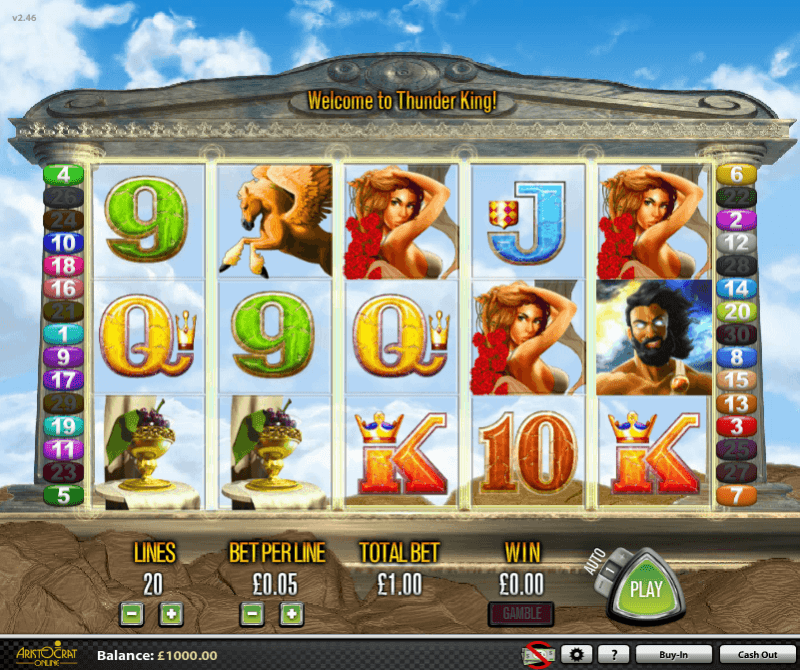Click the GAMBLE button under Win
Viewport: 800px width, 670px height.
520,612
